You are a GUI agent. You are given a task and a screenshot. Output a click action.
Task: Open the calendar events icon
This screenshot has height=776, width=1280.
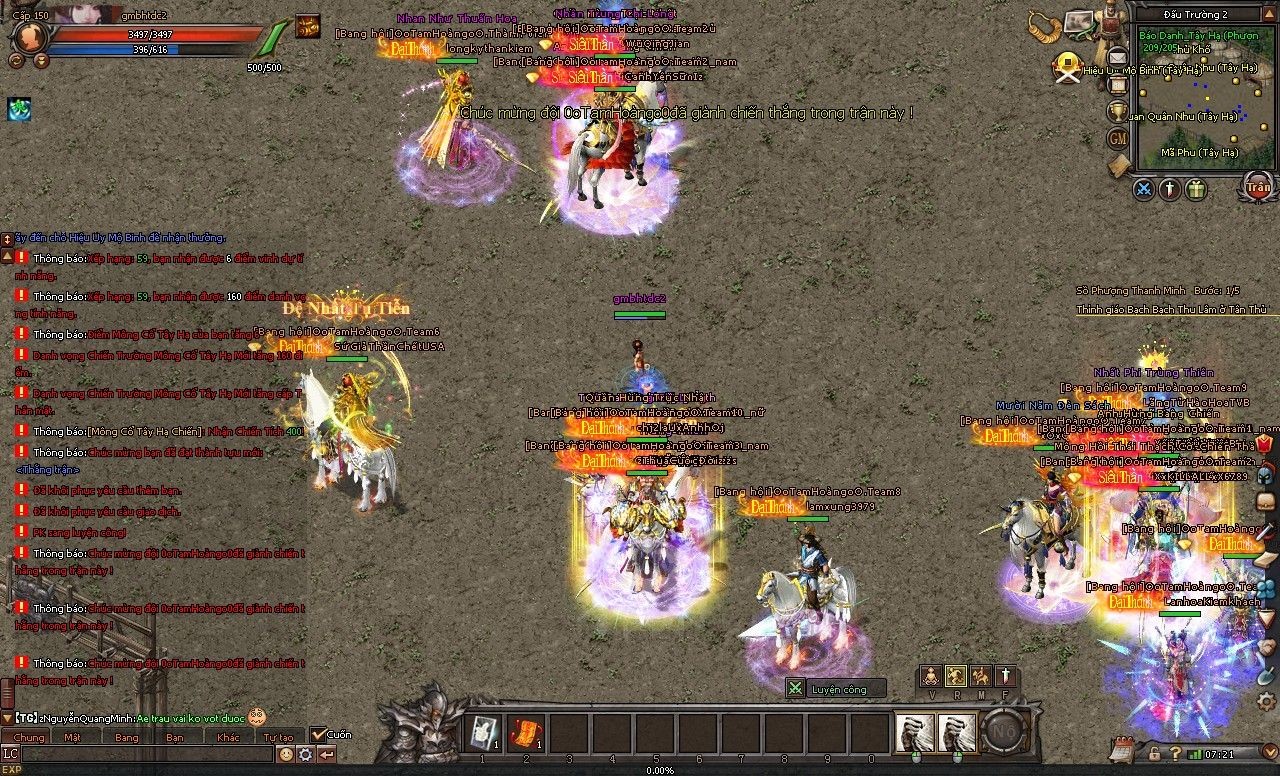coord(1121,749)
